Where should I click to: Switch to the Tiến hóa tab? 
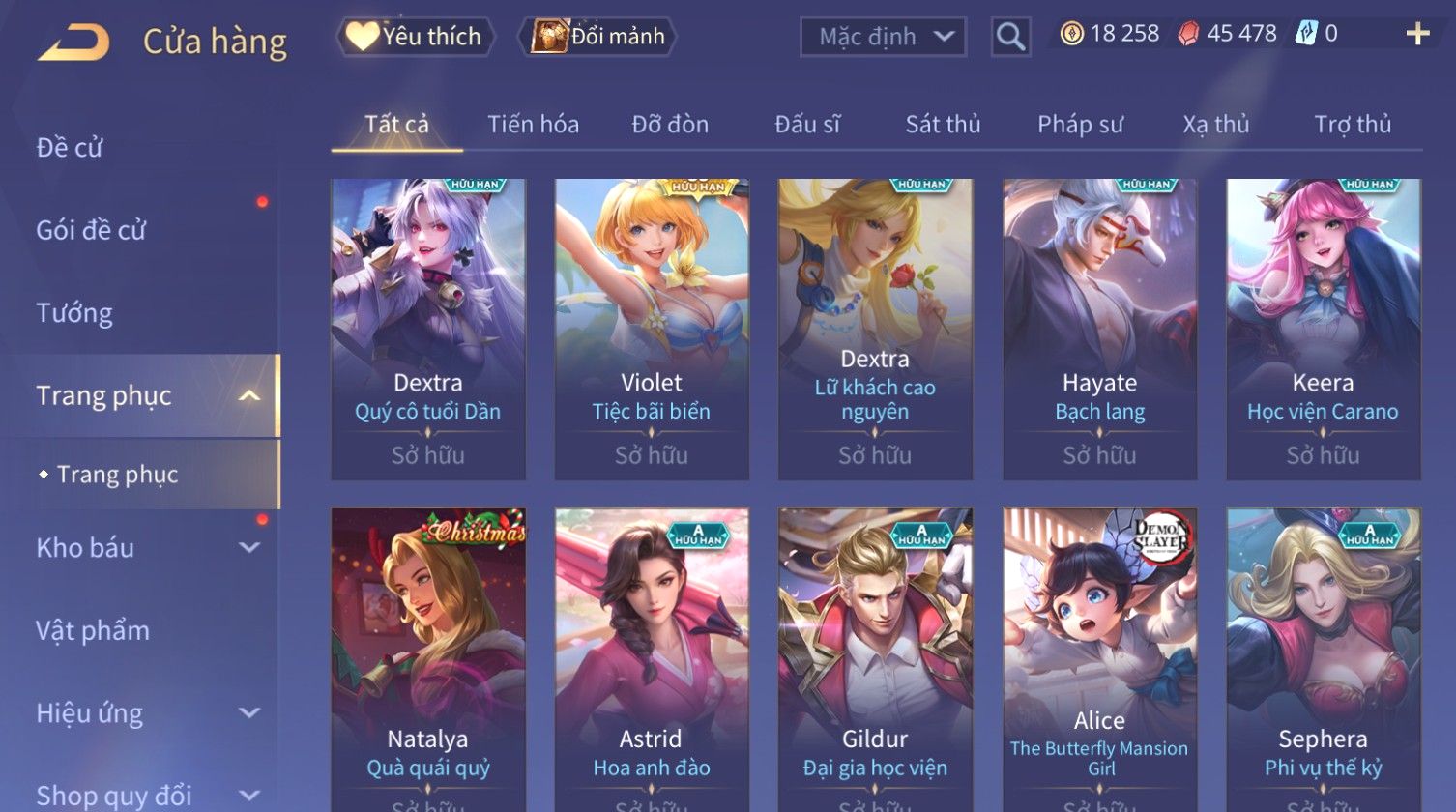(533, 125)
